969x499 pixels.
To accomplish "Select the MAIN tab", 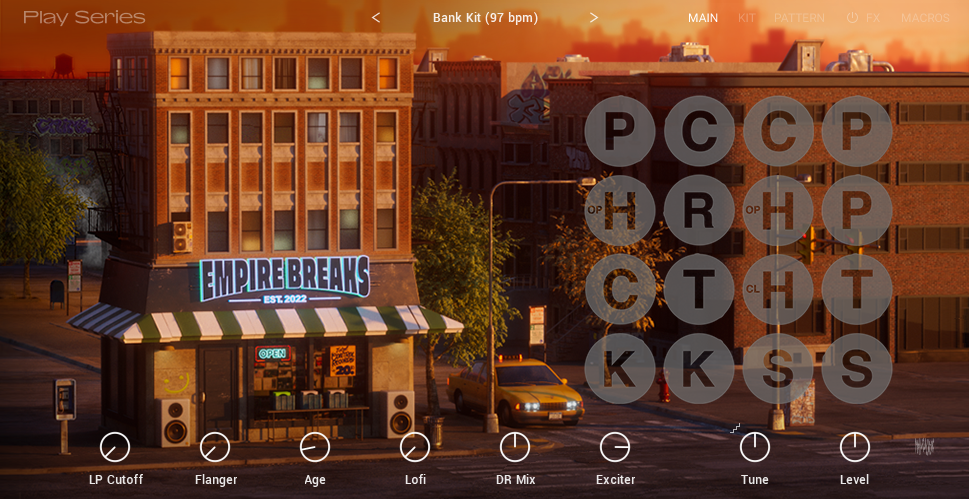I will coord(703,18).
